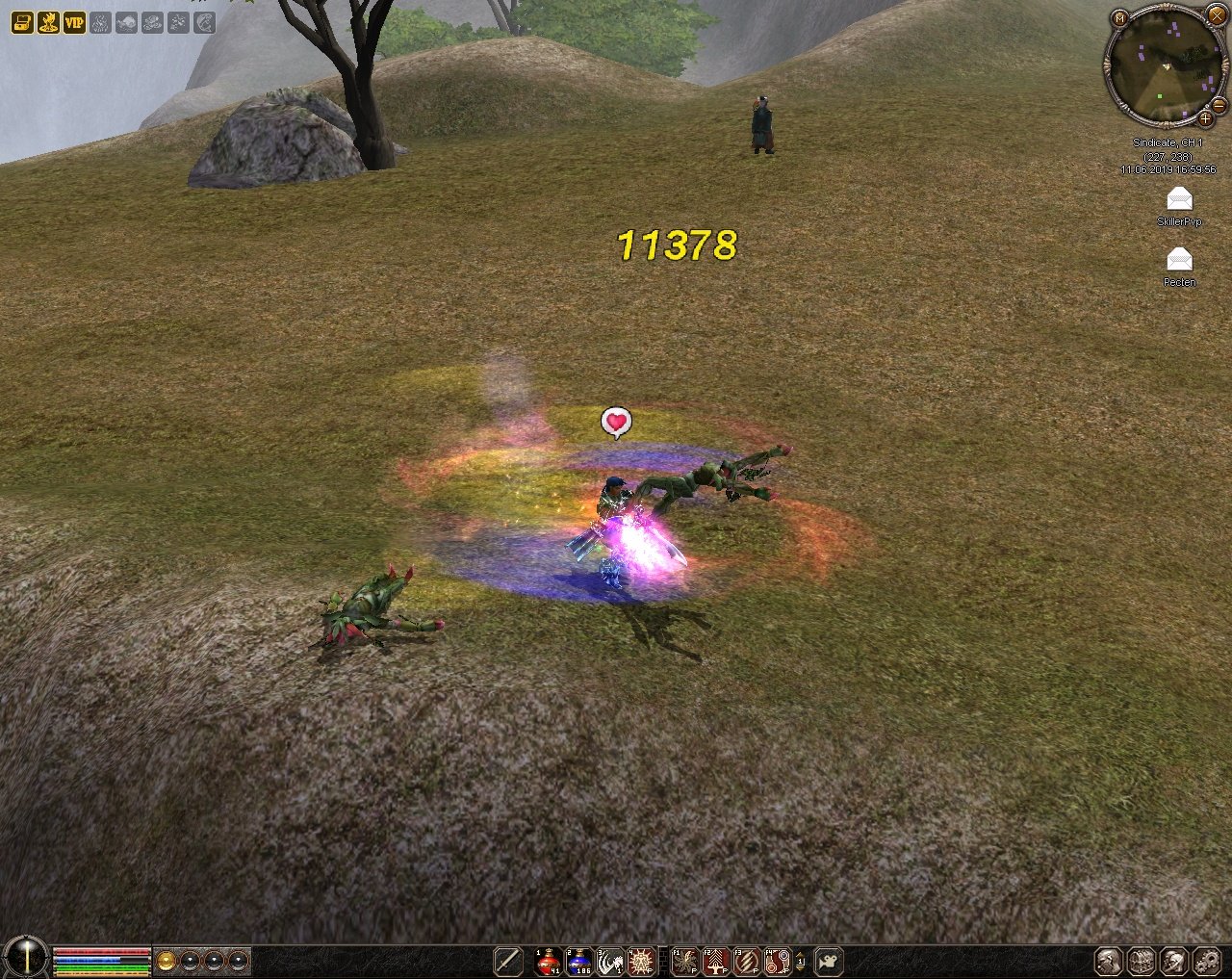Activate the F3 lightning slash skill
Screen dimensions: 1232x979
pyautogui.click(x=747, y=961)
